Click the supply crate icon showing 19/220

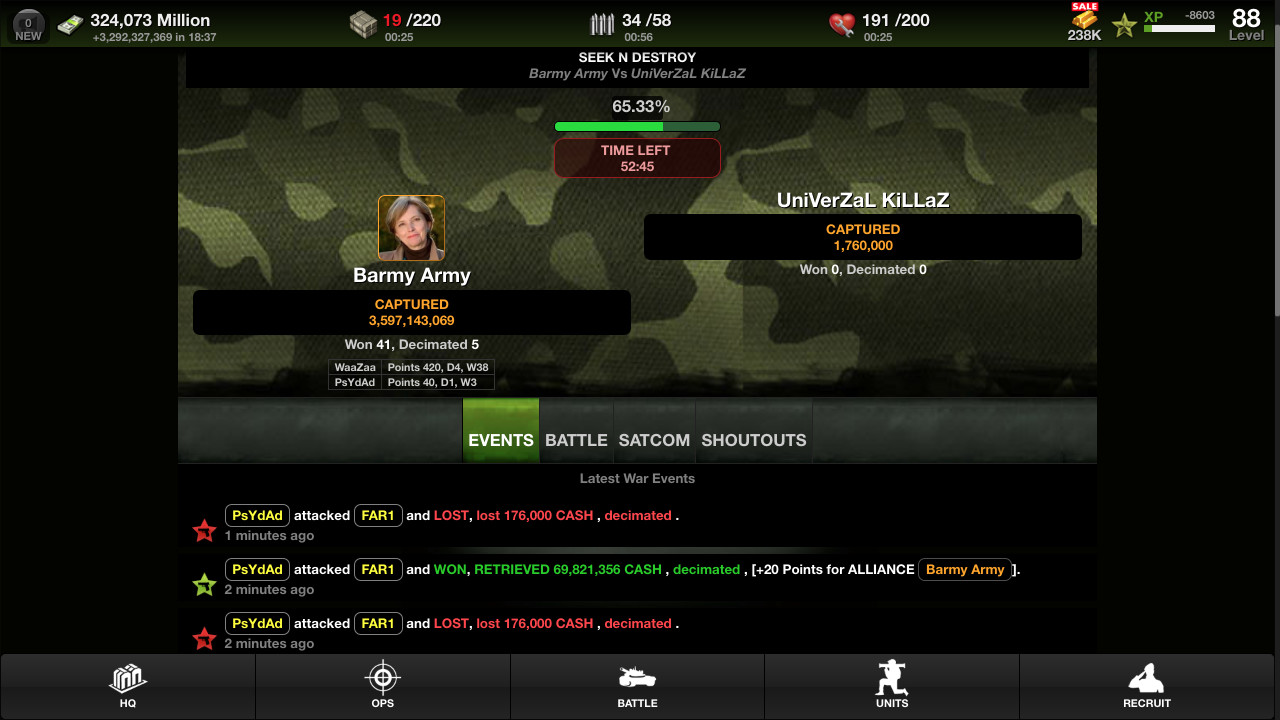(363, 20)
